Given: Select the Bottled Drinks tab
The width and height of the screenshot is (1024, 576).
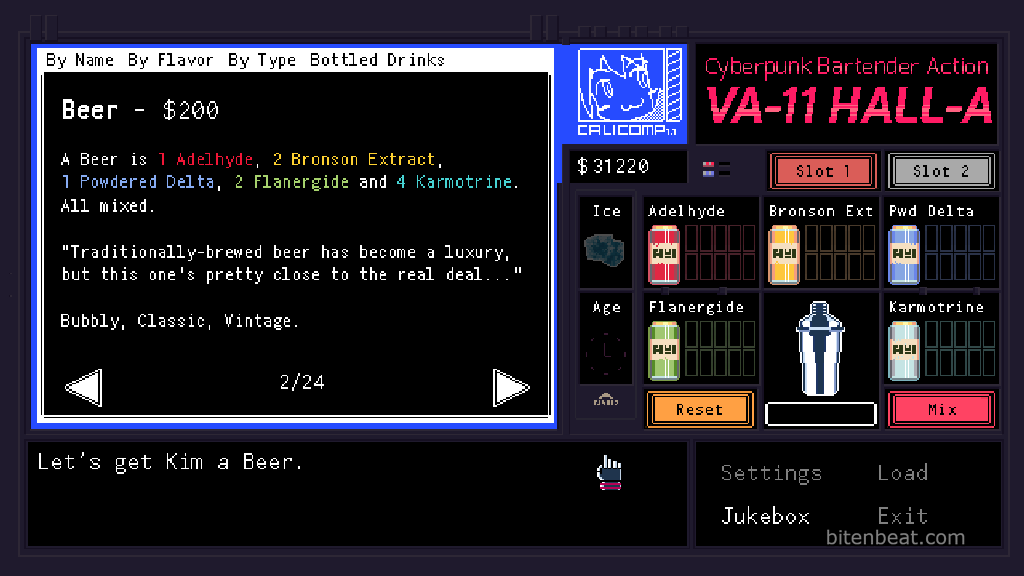Looking at the screenshot, I should pyautogui.click(x=377, y=60).
